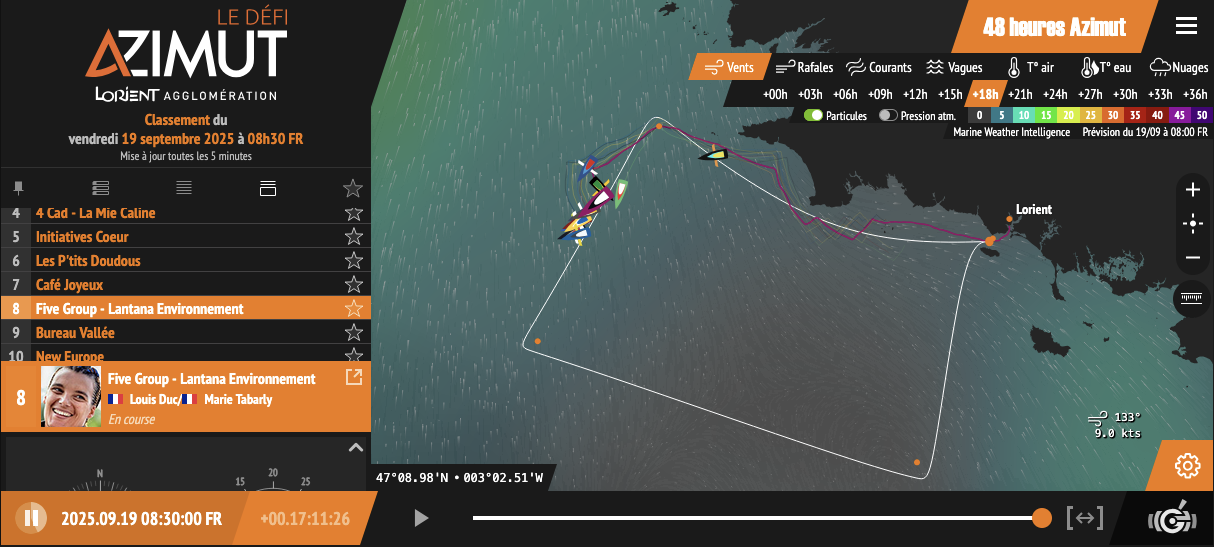Collapse the boat instruments panel
This screenshot has width=1214, height=548.
click(x=356, y=448)
